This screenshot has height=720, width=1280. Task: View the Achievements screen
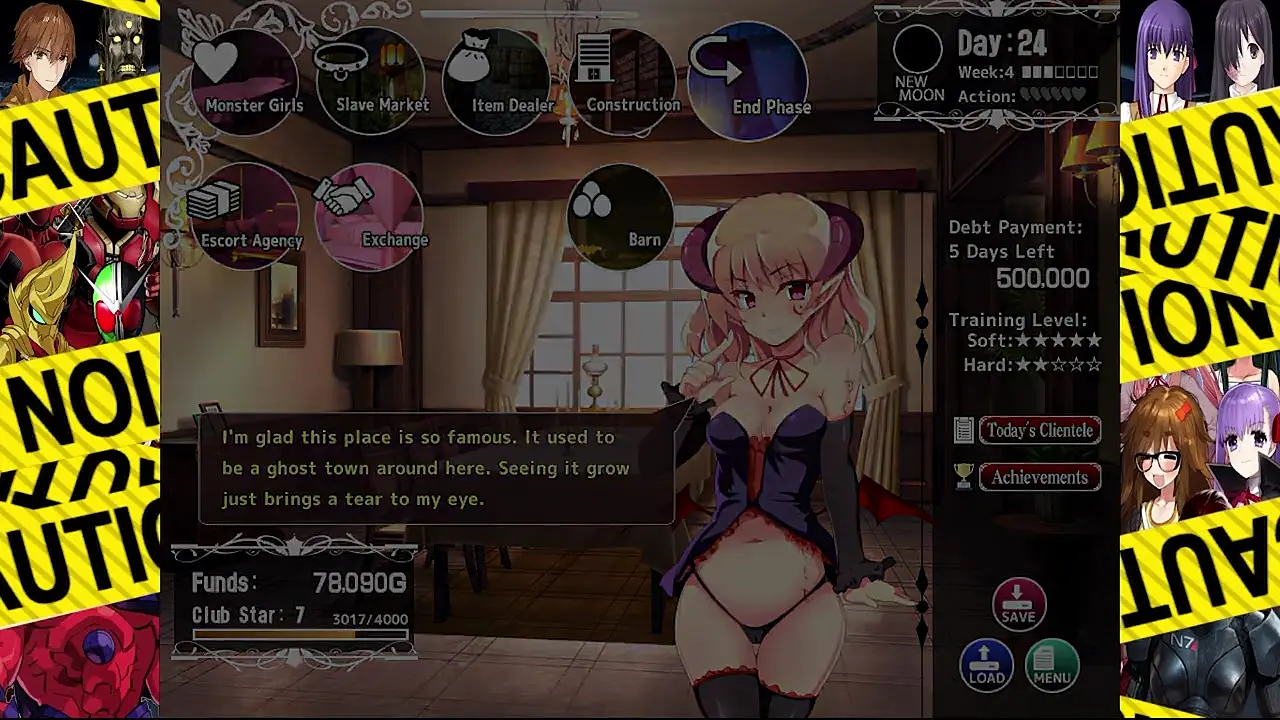[1039, 477]
